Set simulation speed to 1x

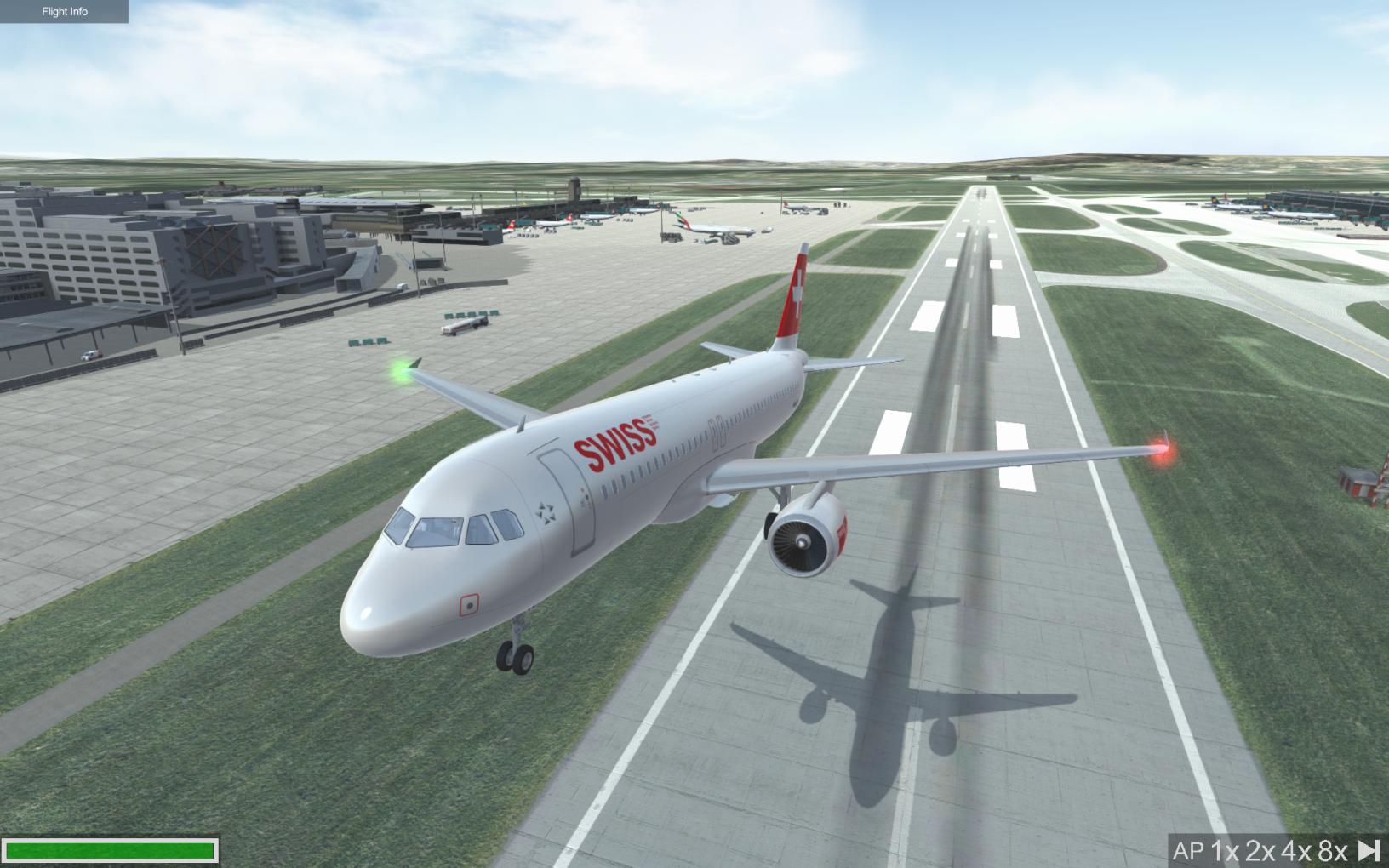point(1224,850)
